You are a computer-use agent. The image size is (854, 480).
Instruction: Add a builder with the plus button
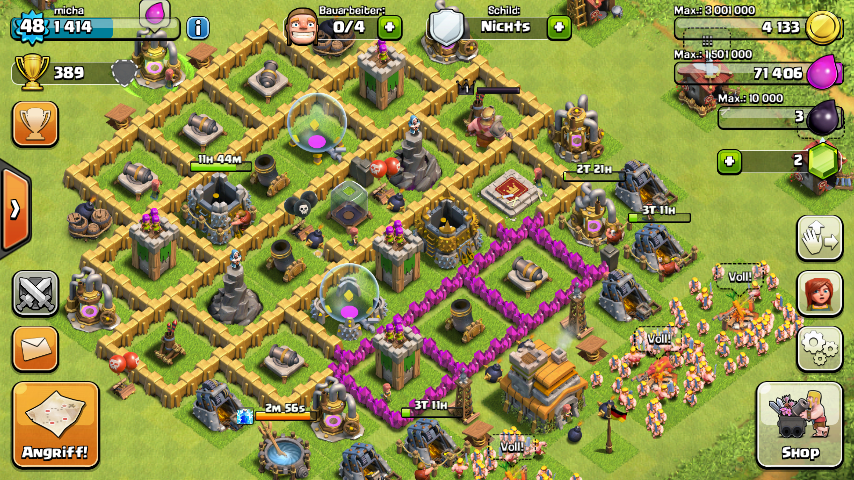pyautogui.click(x=390, y=27)
